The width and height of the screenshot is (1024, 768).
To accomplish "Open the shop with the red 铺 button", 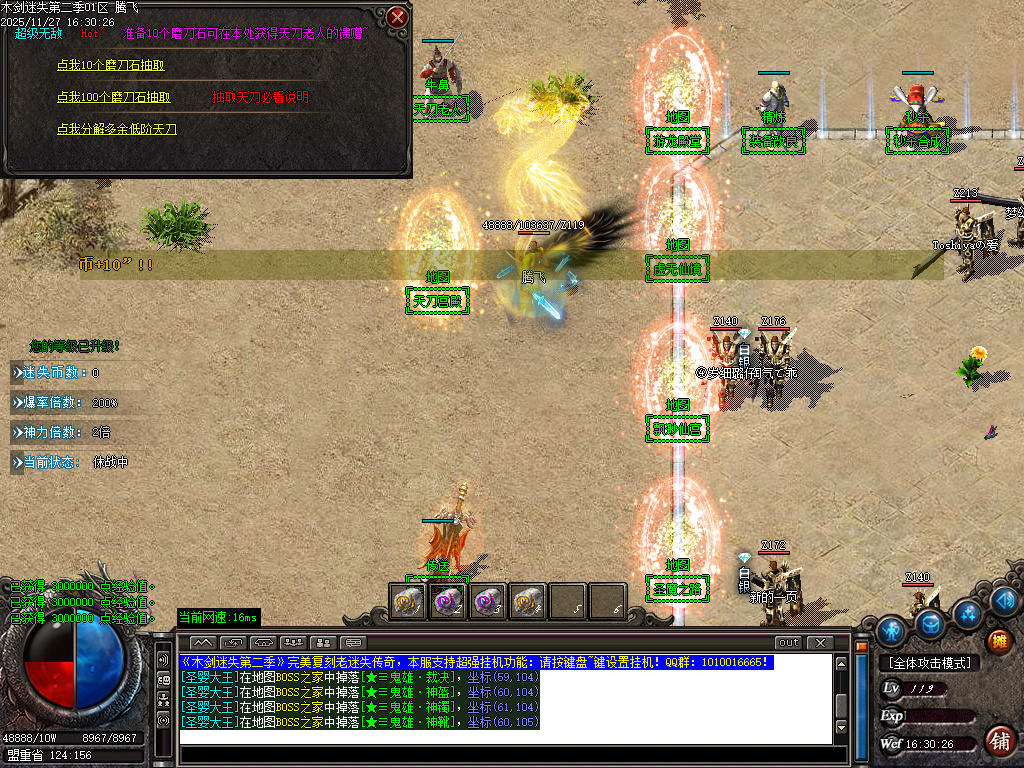I will (997, 741).
